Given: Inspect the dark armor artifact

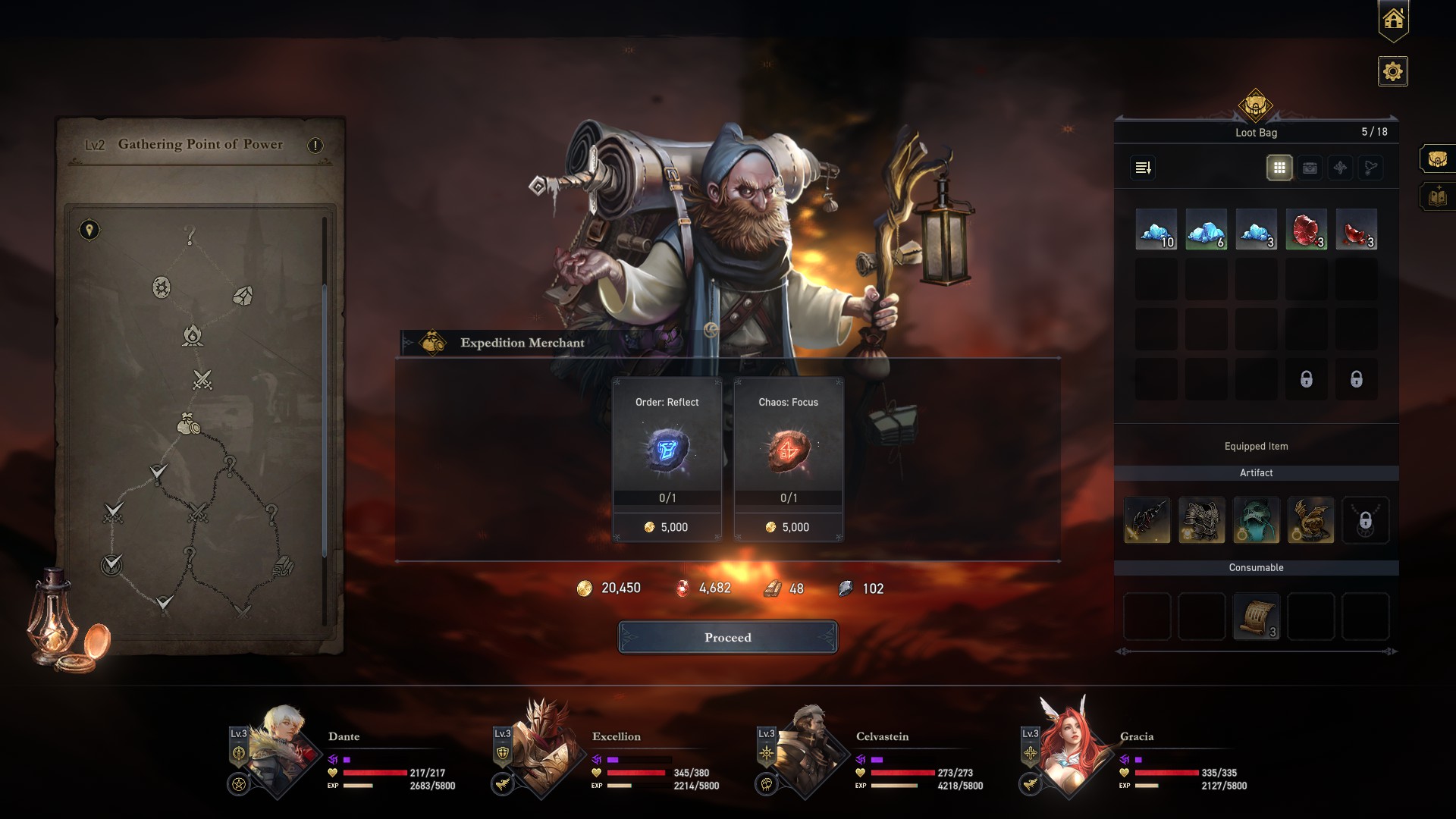Looking at the screenshot, I should (x=1202, y=520).
